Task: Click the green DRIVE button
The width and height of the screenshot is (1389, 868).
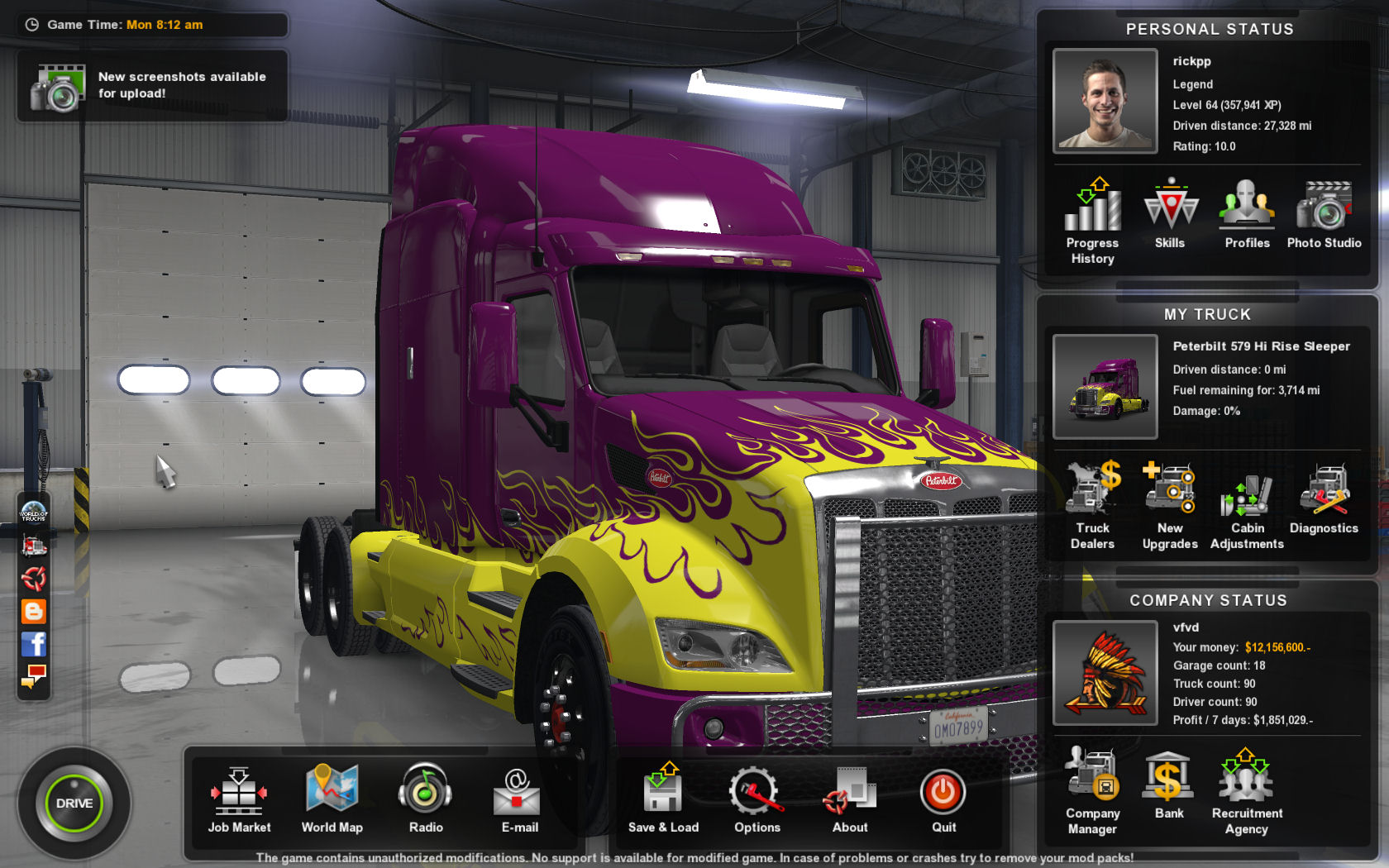Action: pos(74,803)
